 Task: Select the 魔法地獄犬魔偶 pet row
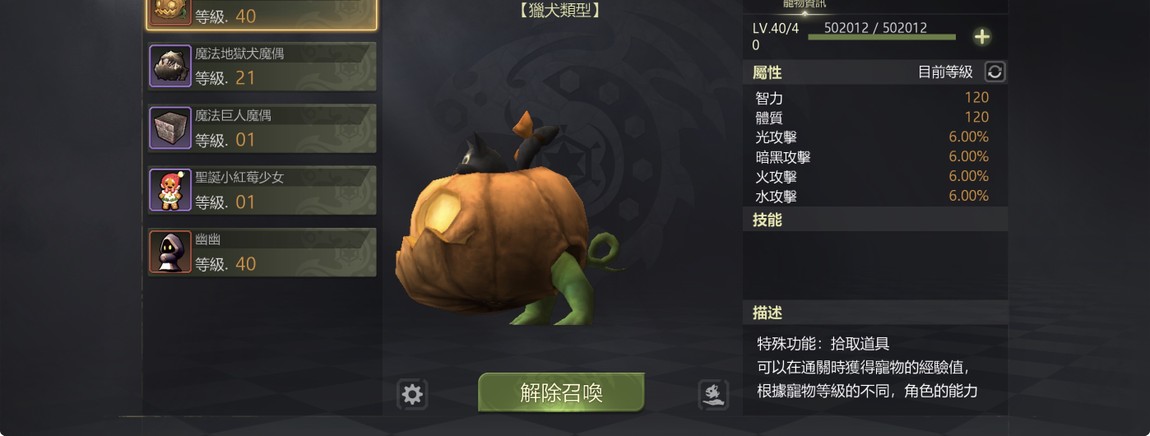[262, 66]
